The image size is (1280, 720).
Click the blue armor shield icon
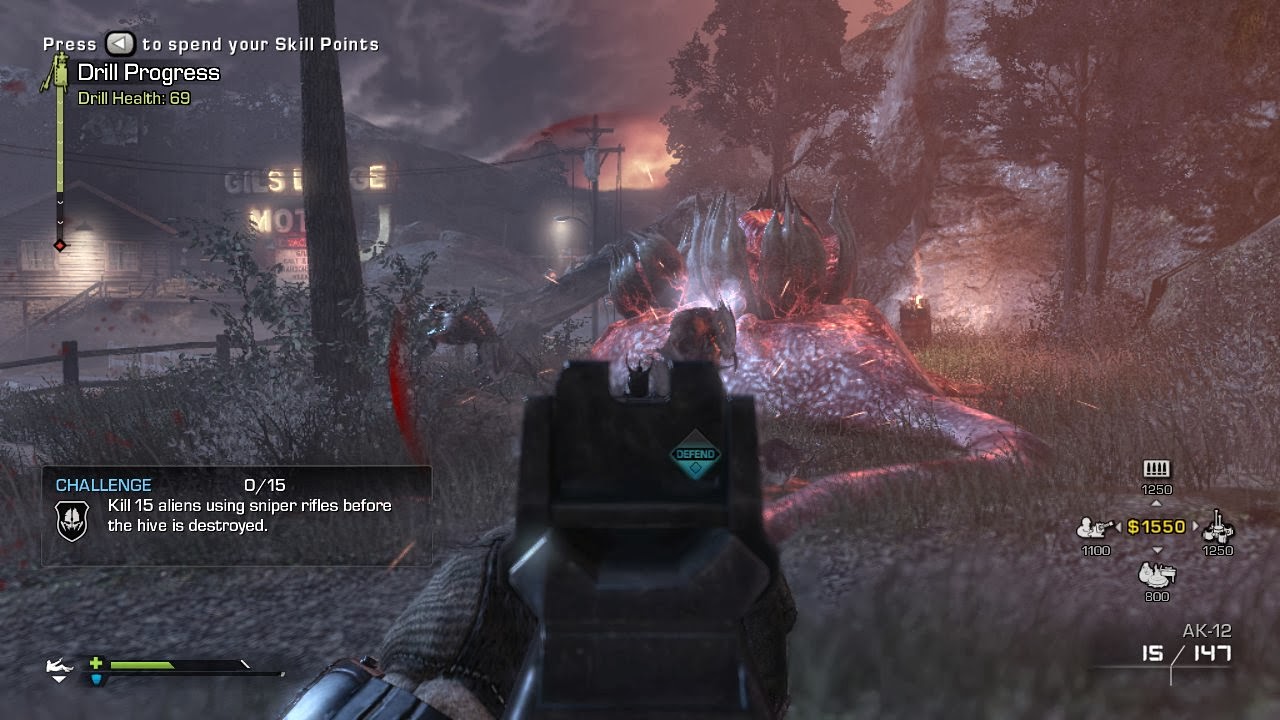97,680
